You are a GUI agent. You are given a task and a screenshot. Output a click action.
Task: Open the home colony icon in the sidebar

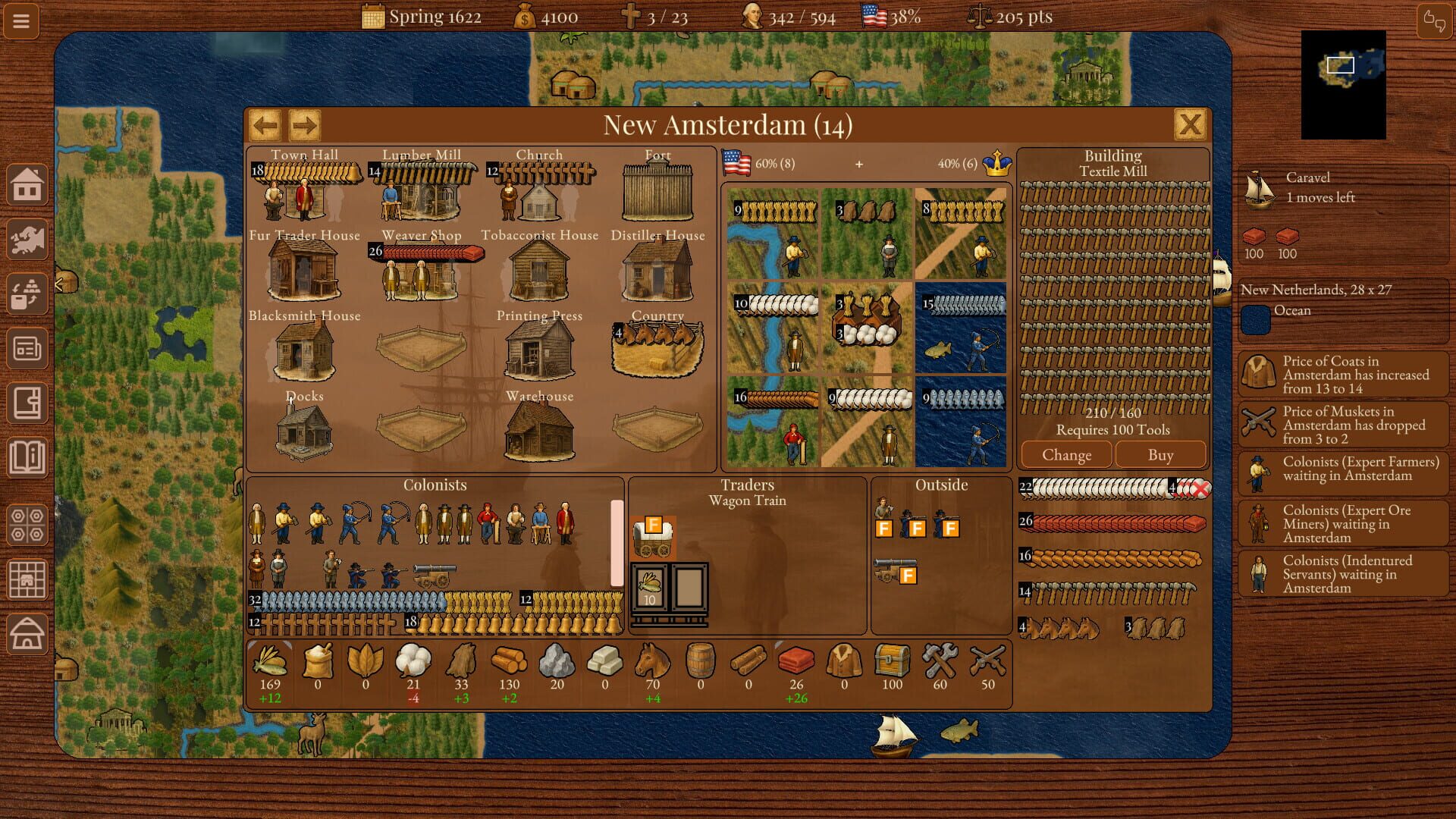pyautogui.click(x=27, y=184)
